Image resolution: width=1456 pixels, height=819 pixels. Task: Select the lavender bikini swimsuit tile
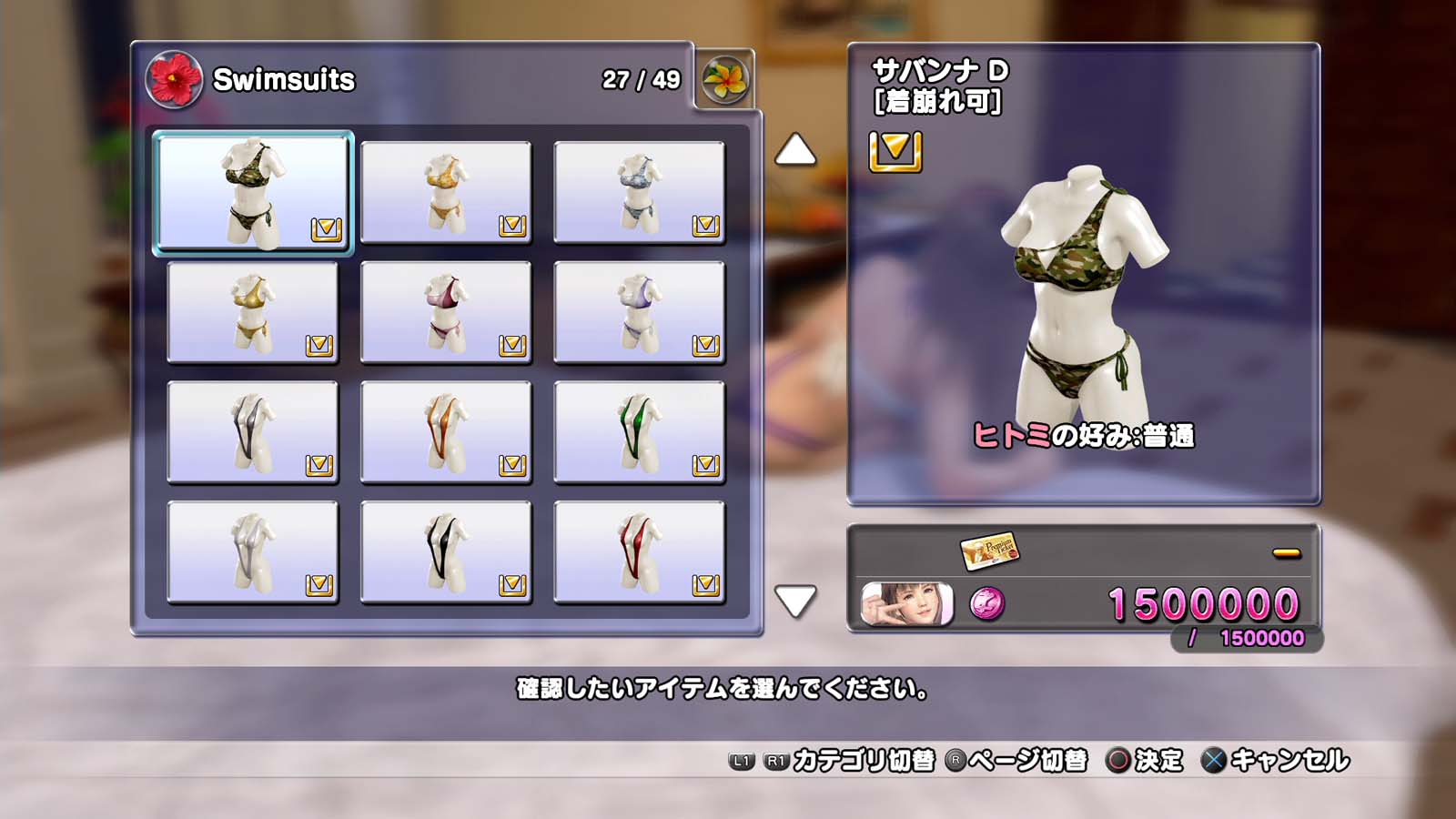(x=639, y=312)
